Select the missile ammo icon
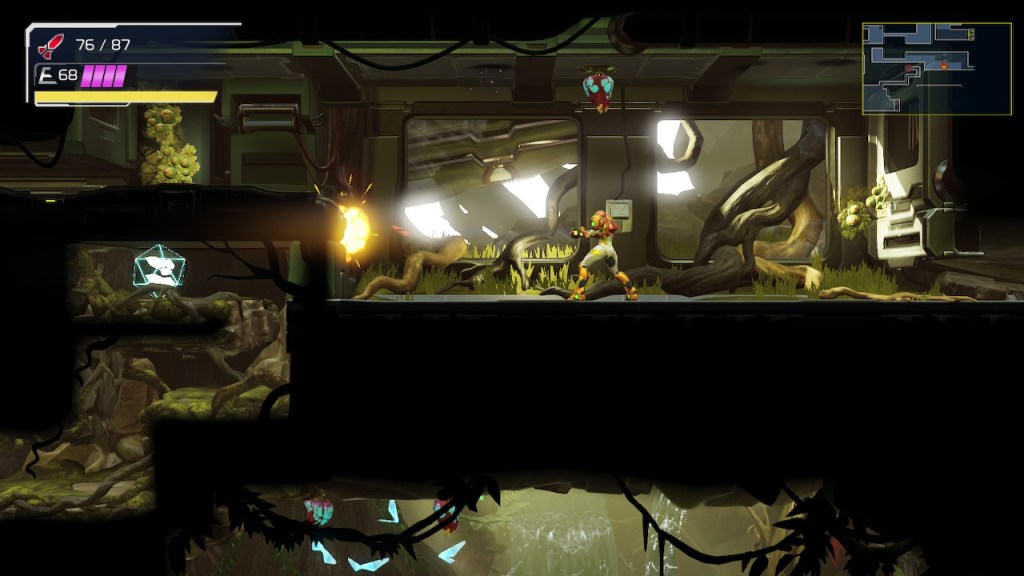The width and height of the screenshot is (1024, 576). pos(50,45)
